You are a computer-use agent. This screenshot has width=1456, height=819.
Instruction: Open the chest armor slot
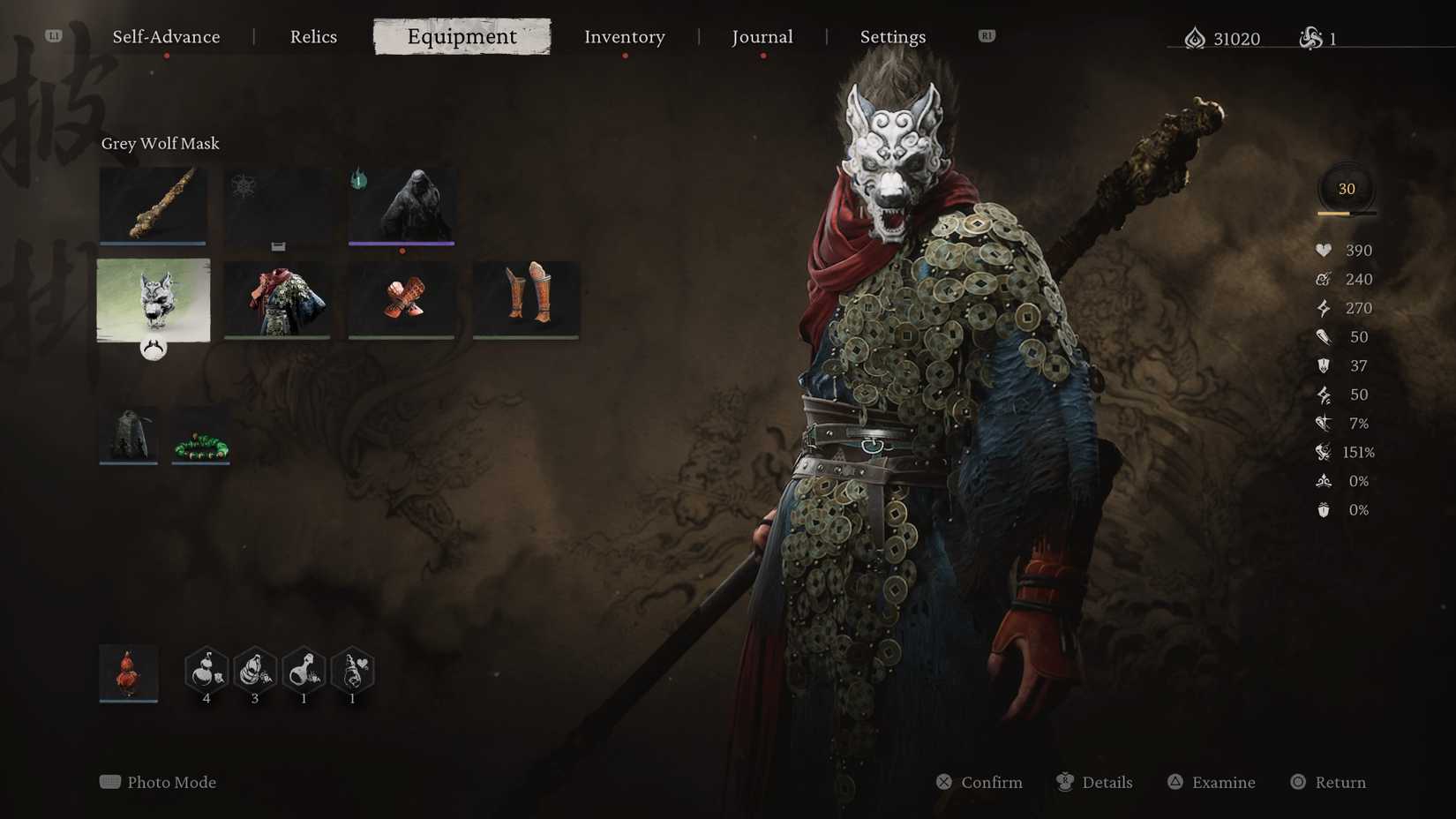tap(277, 300)
